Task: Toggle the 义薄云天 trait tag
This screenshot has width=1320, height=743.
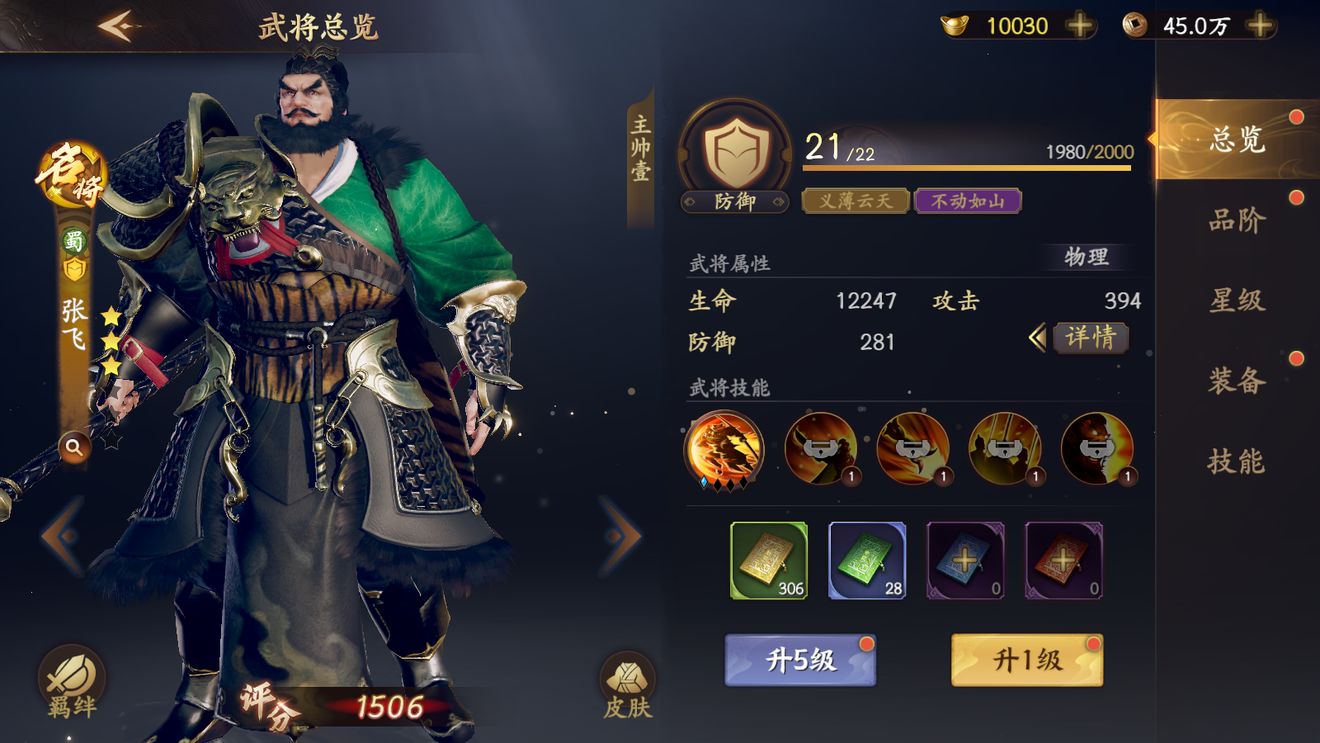Action: point(855,201)
